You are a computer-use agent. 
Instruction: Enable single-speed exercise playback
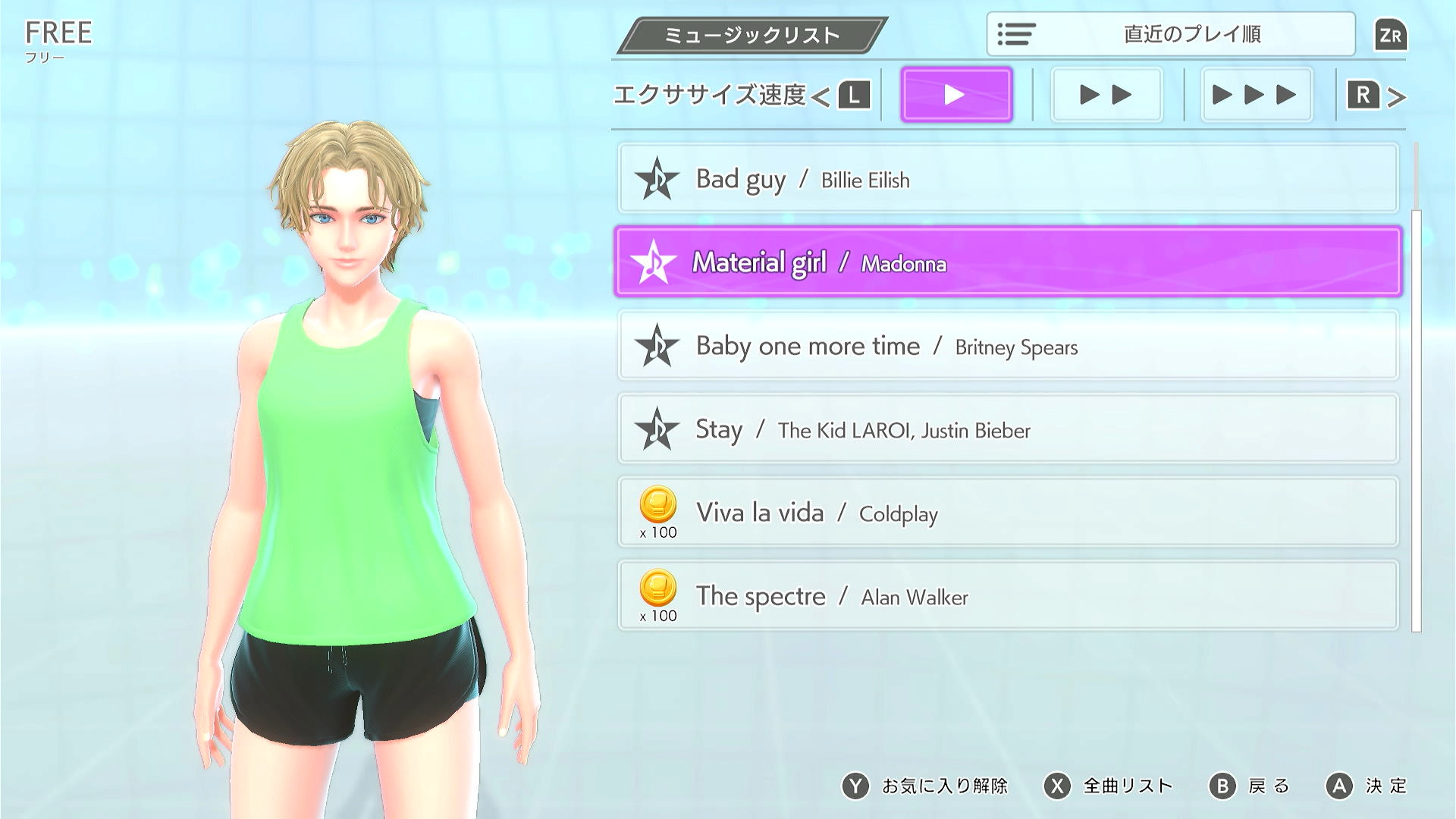point(956,94)
